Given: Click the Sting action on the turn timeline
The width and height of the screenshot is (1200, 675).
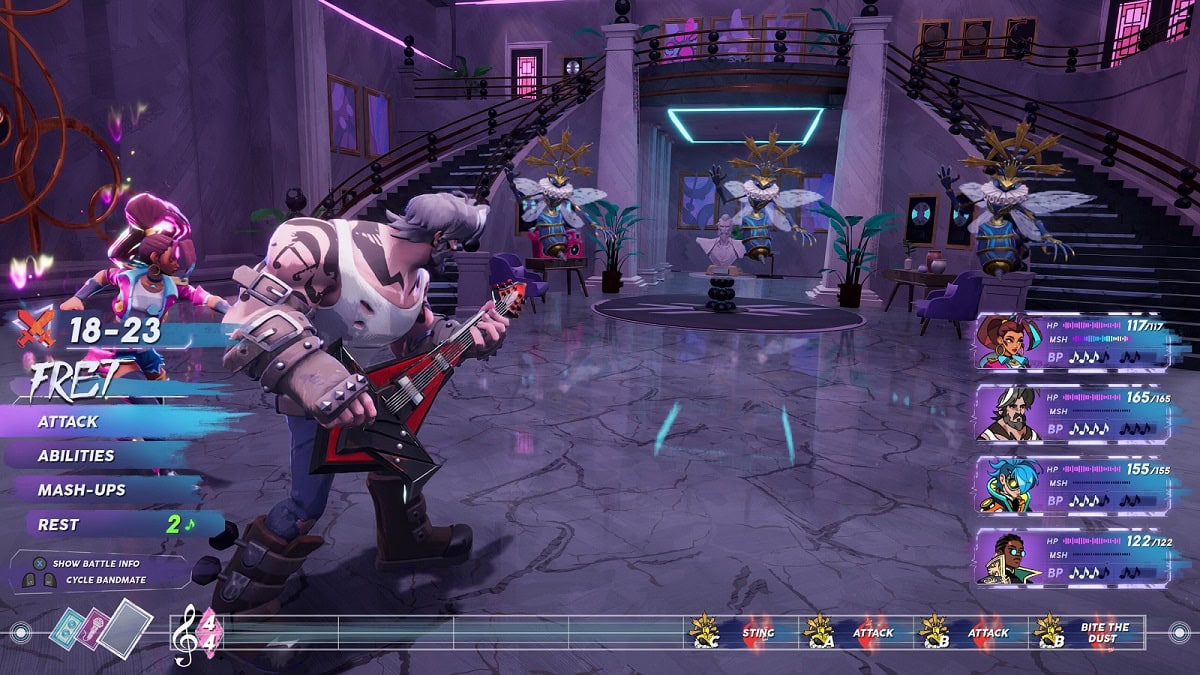Looking at the screenshot, I should (758, 632).
